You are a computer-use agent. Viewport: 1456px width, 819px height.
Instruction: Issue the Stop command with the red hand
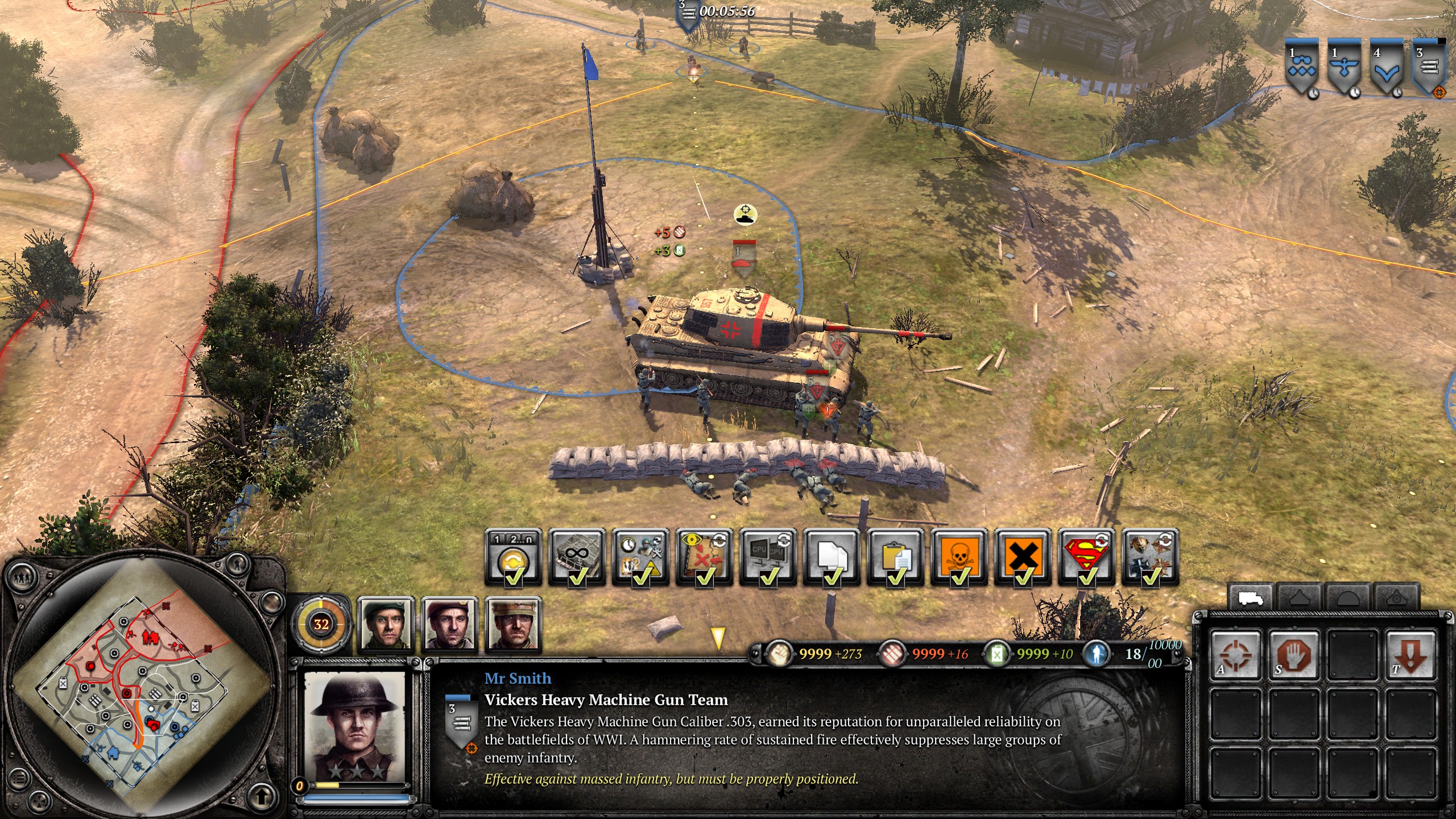(x=1294, y=654)
